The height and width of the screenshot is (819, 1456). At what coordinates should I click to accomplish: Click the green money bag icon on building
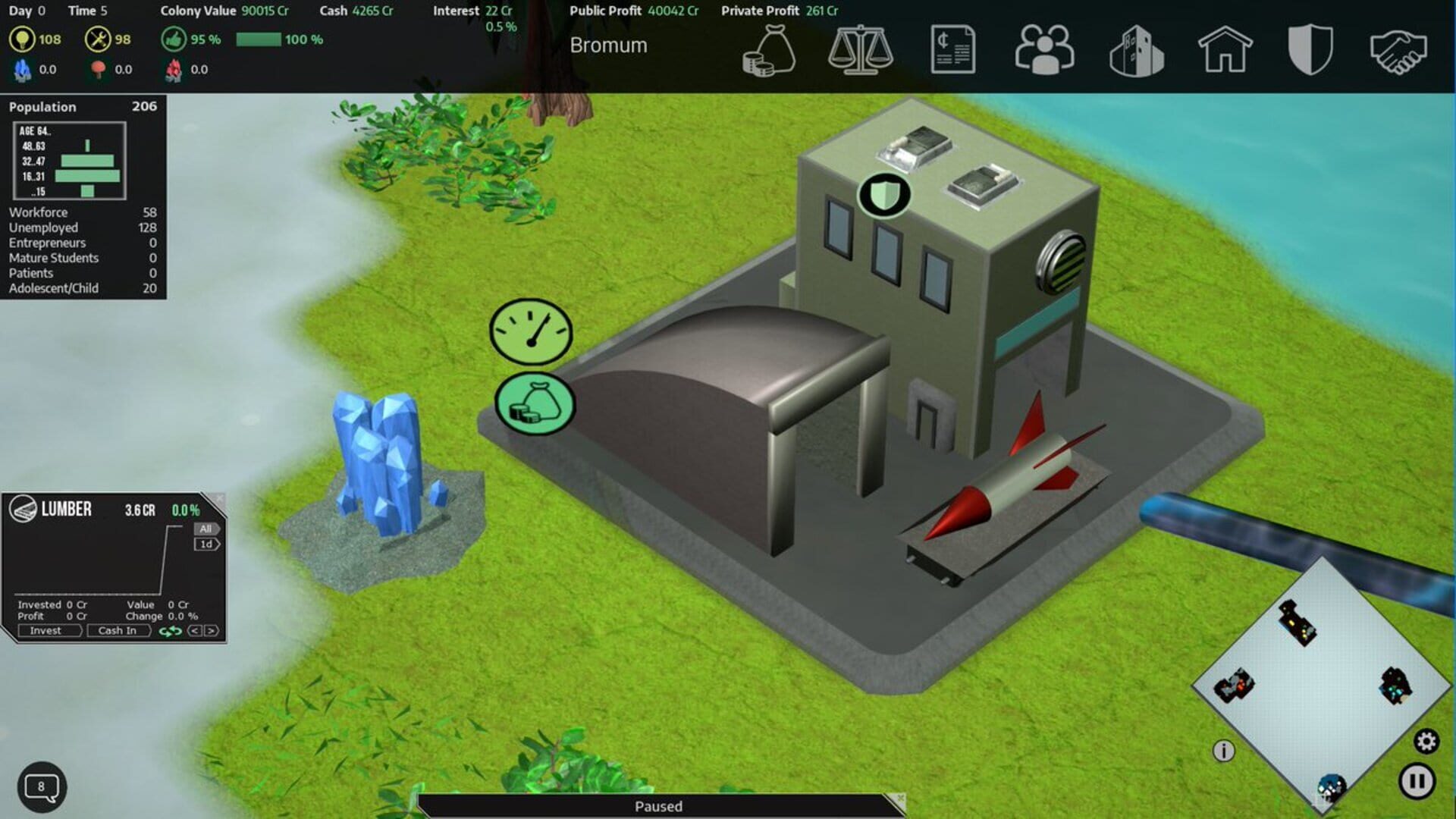tap(535, 403)
